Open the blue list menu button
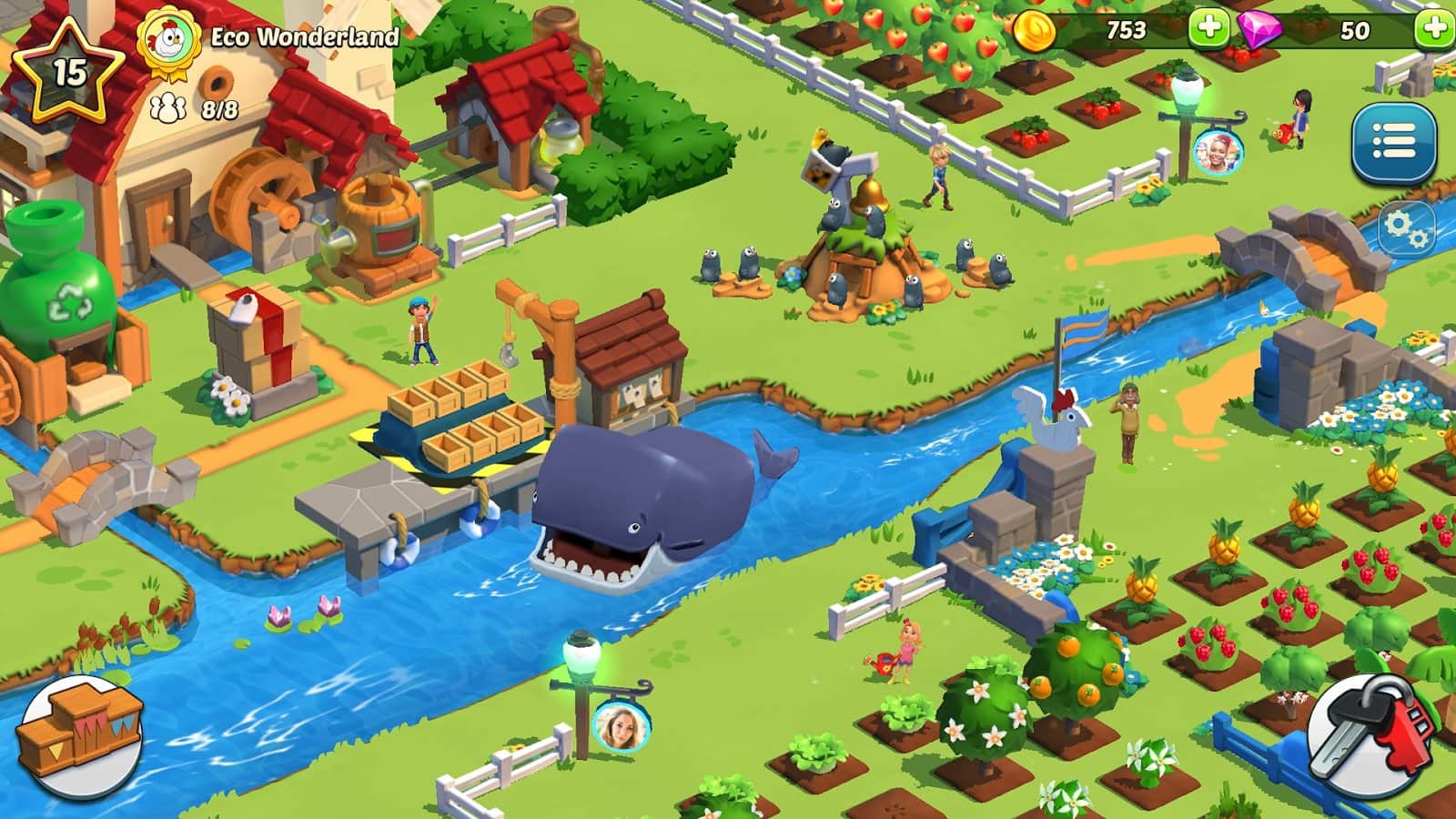This screenshot has width=1456, height=819. [1393, 144]
